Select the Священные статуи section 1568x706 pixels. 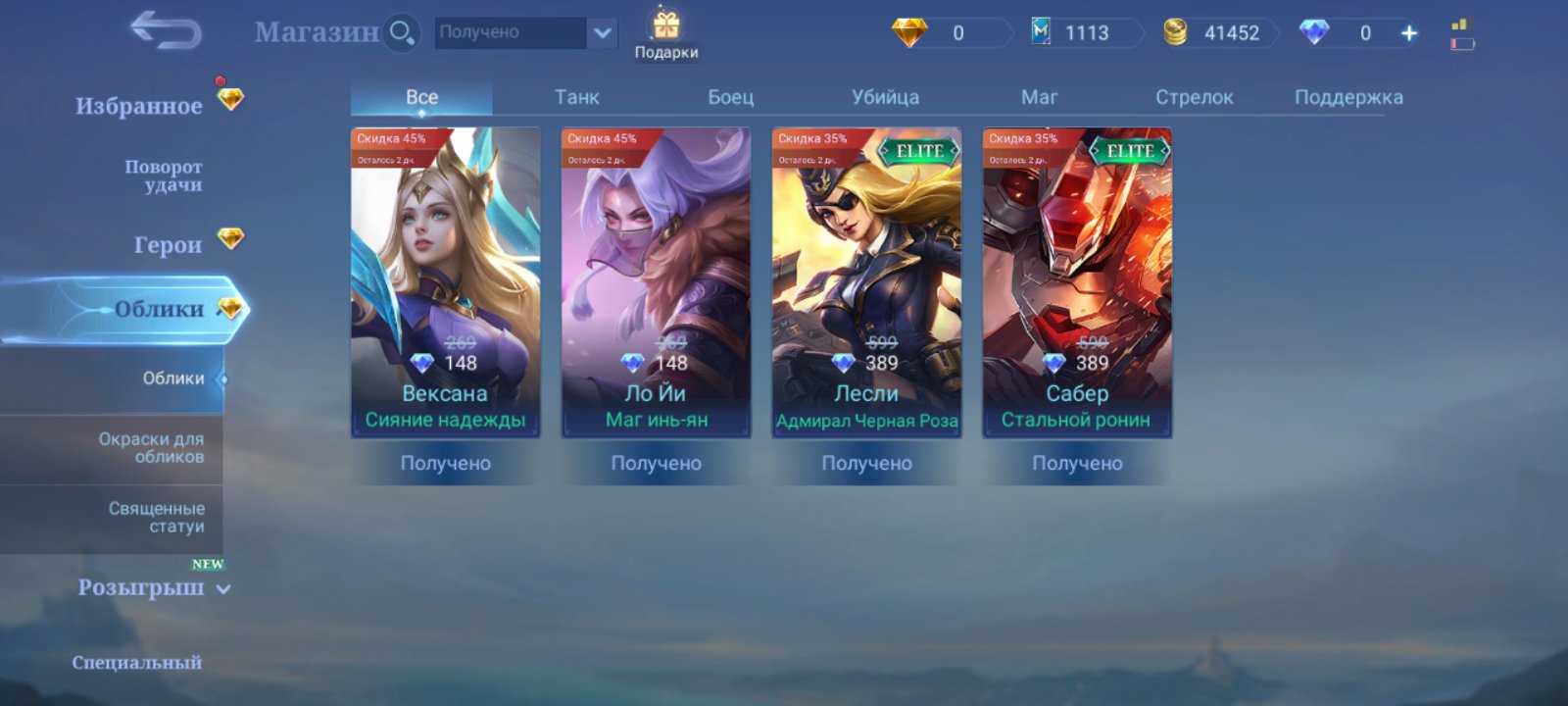157,517
